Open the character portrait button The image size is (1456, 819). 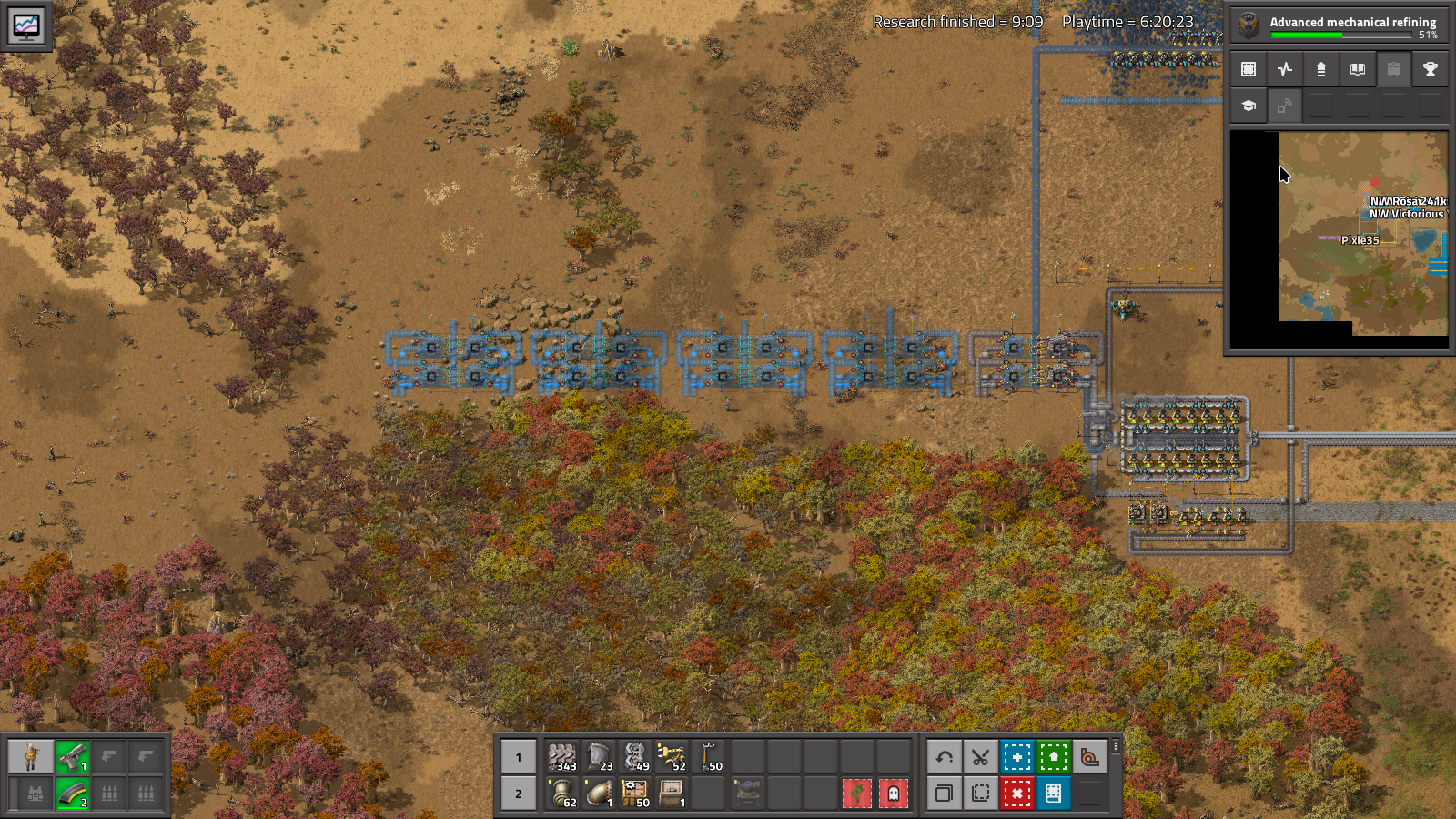click(x=31, y=756)
